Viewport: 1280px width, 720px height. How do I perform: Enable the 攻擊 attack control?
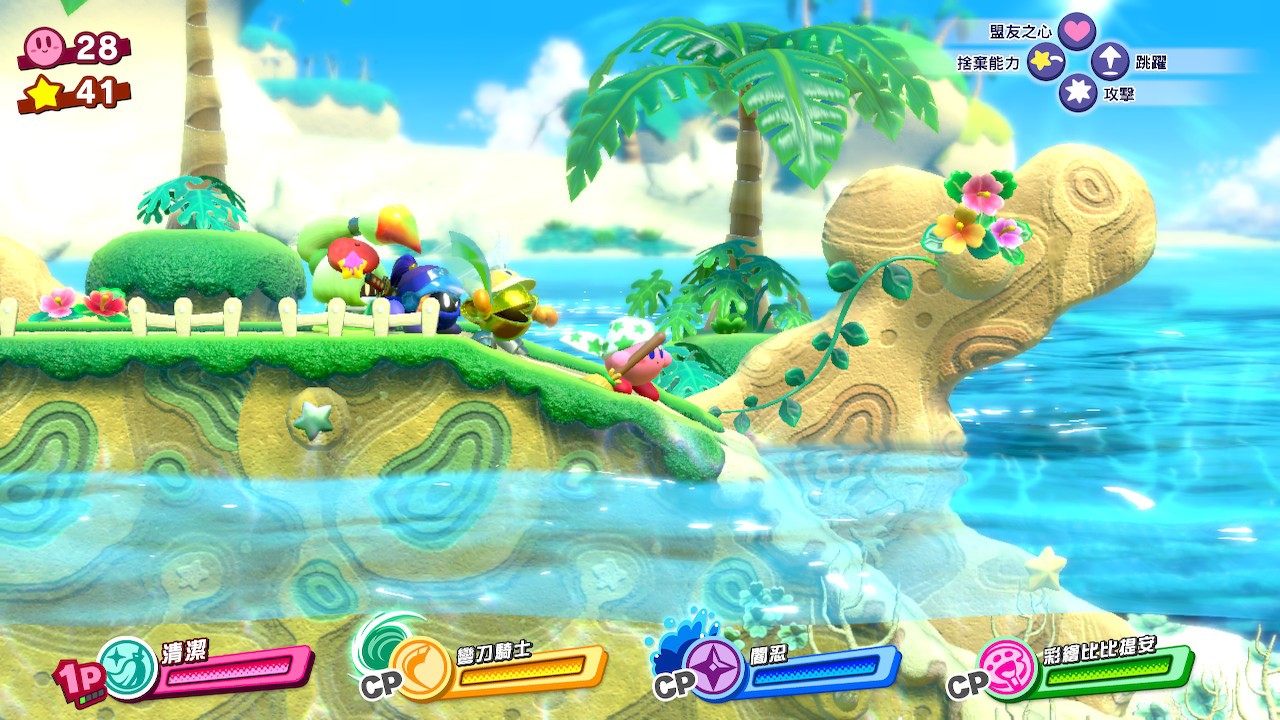[1080, 92]
